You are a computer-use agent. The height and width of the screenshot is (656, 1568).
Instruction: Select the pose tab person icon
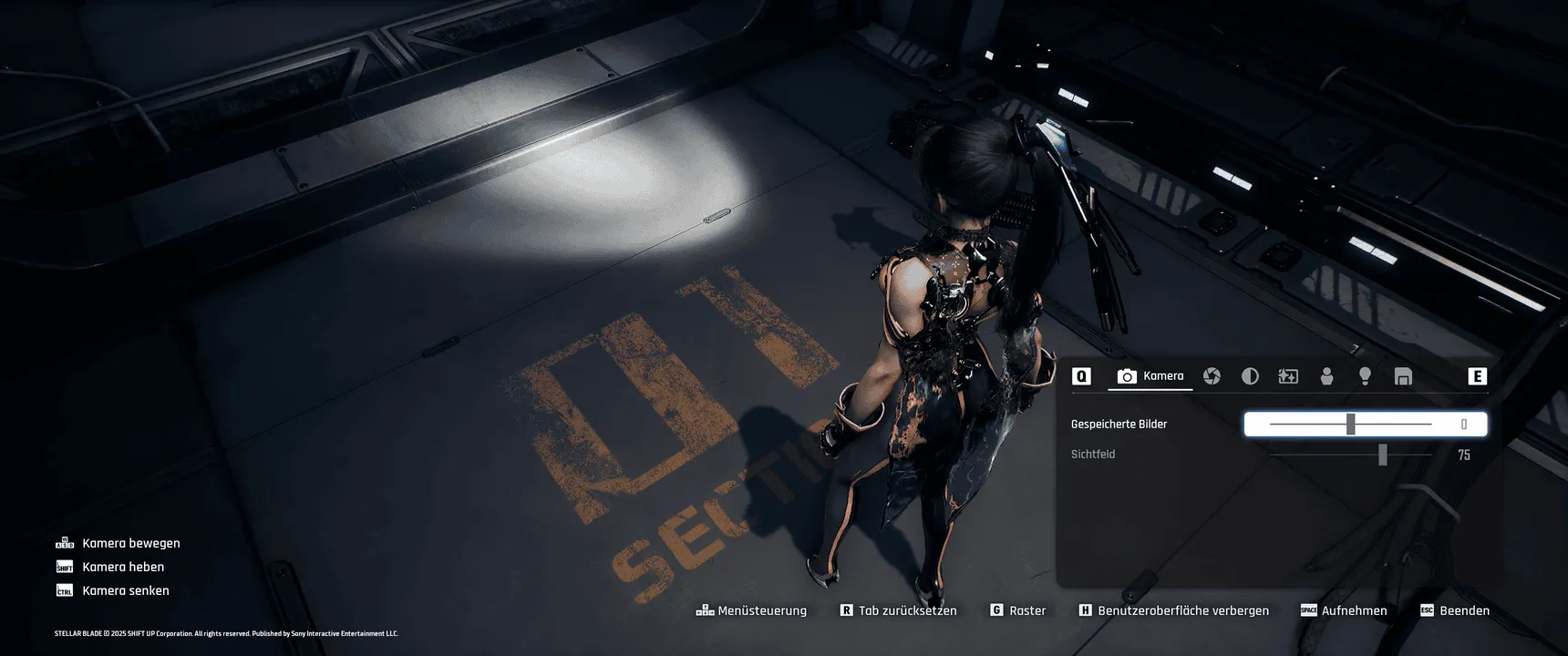pos(1326,375)
